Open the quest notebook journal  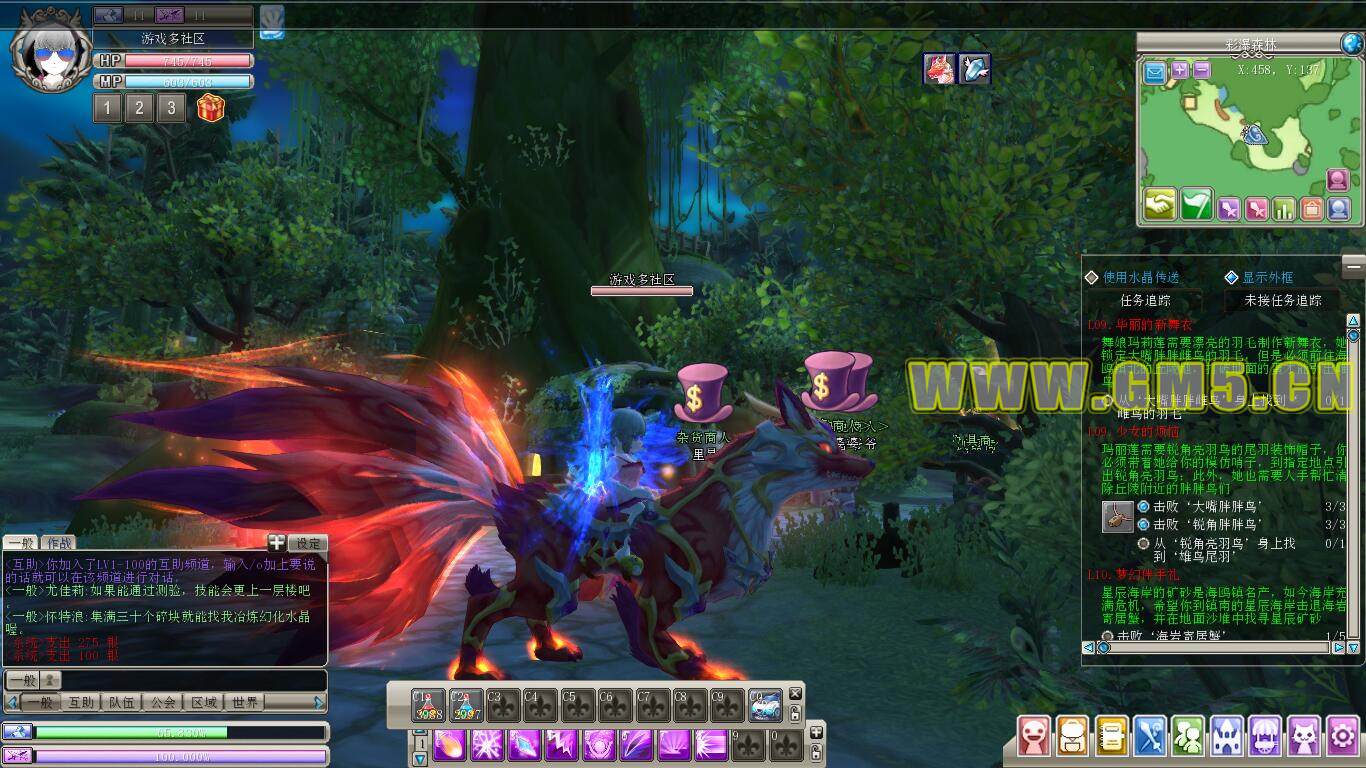coord(1112,737)
